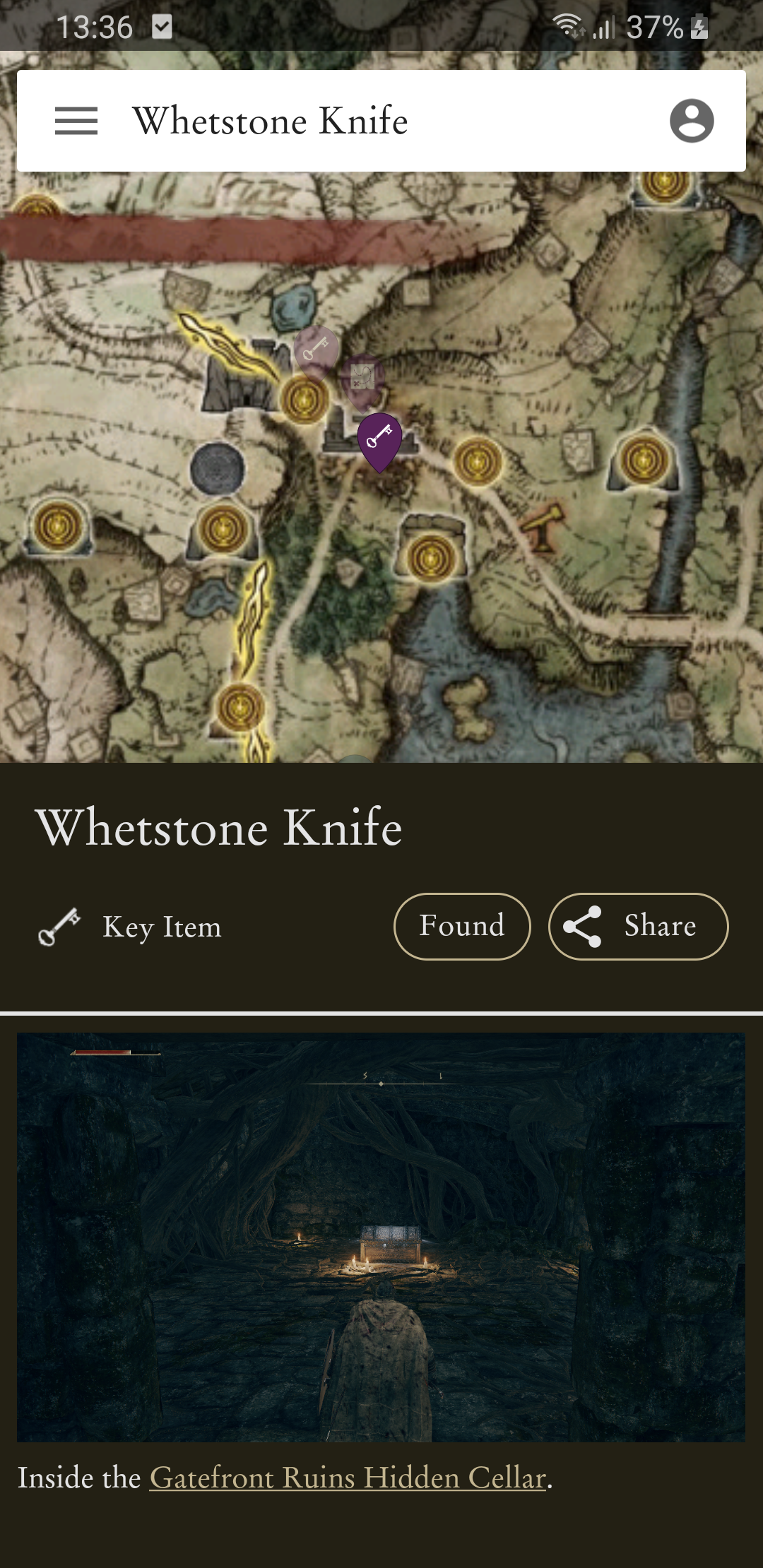Select the dark gray round map marker
The image size is (763, 1568).
pos(218,468)
